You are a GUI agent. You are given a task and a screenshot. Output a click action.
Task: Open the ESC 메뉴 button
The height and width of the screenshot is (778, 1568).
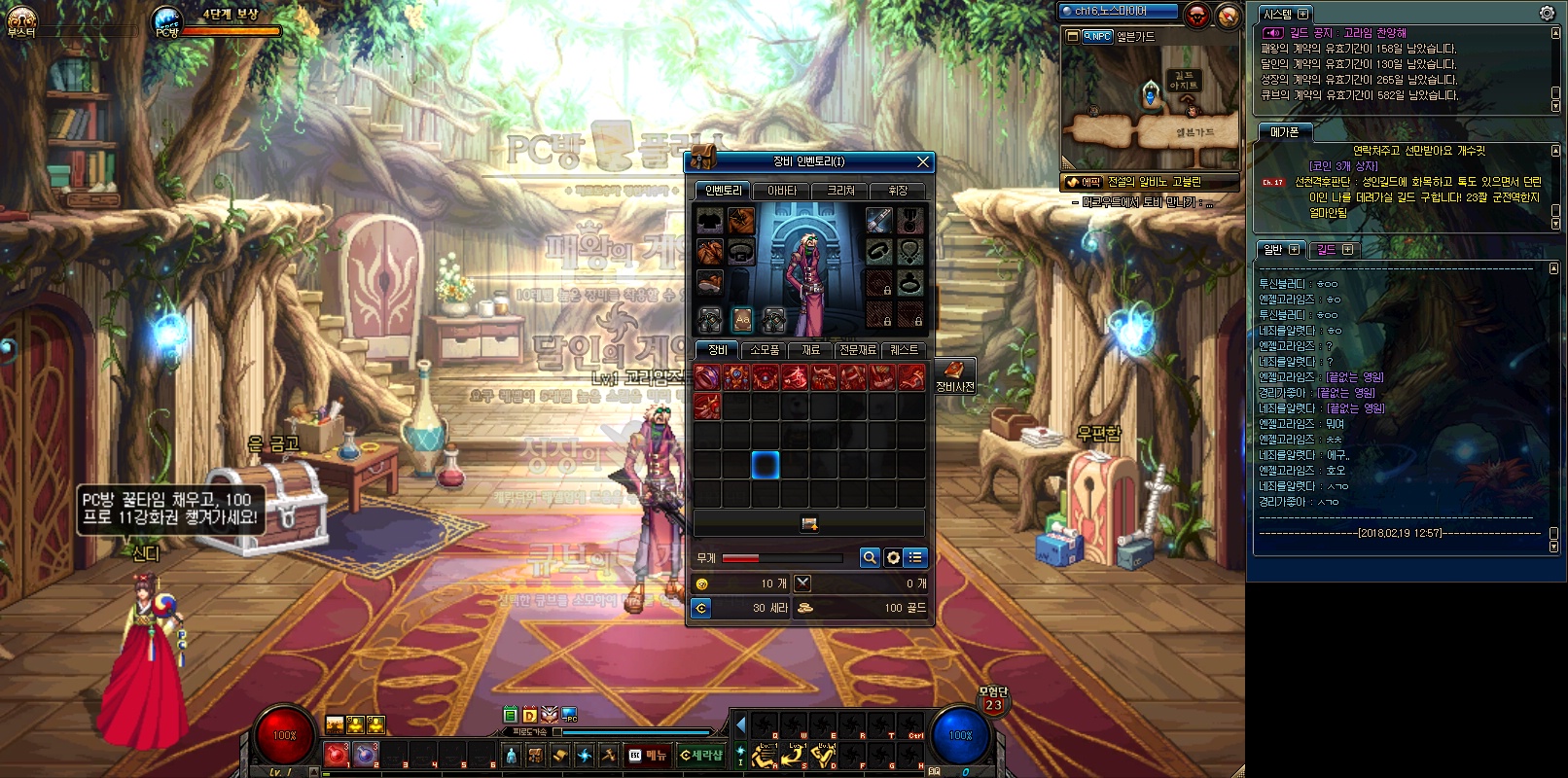click(x=648, y=755)
